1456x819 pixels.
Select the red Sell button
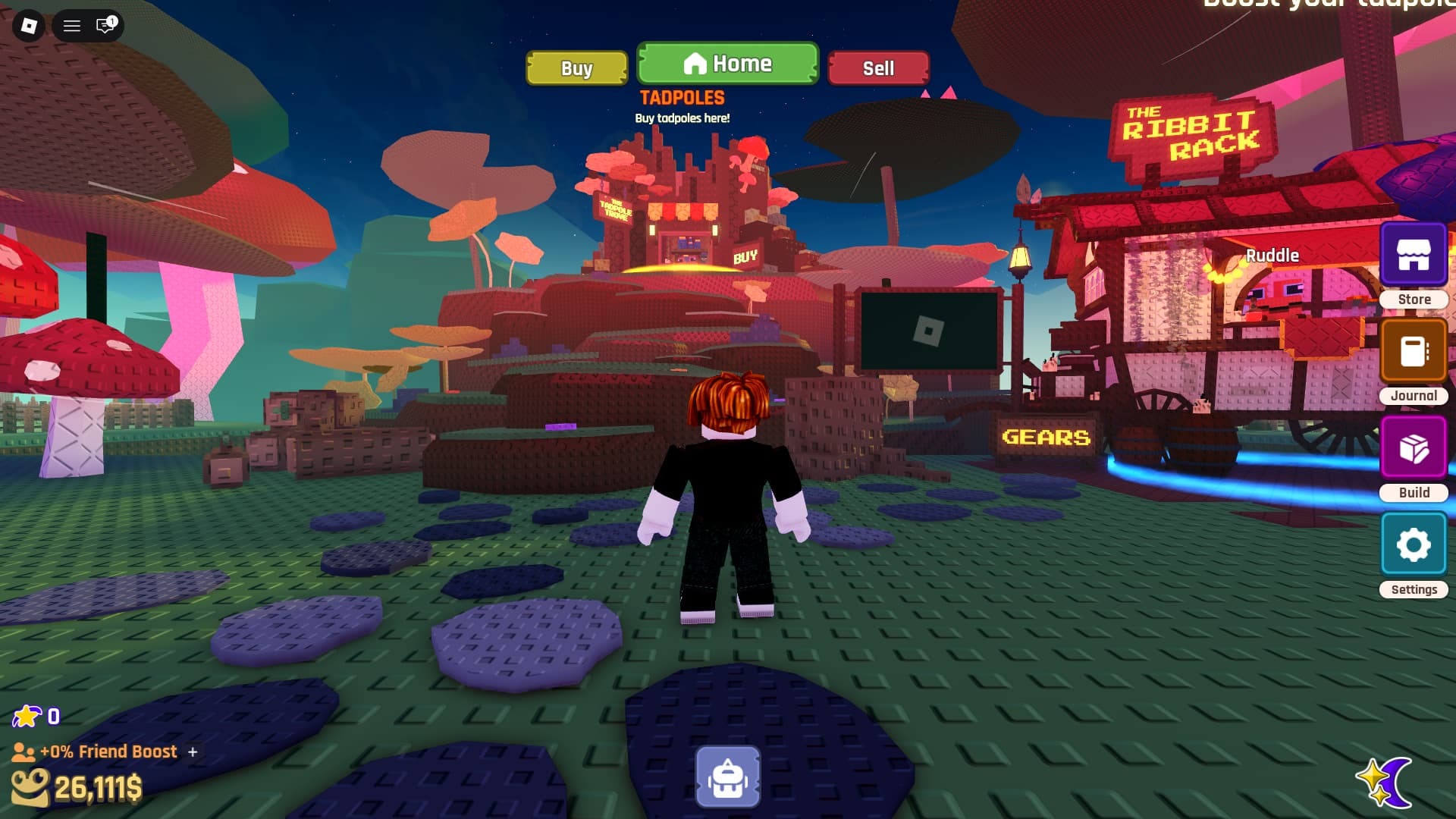[878, 68]
